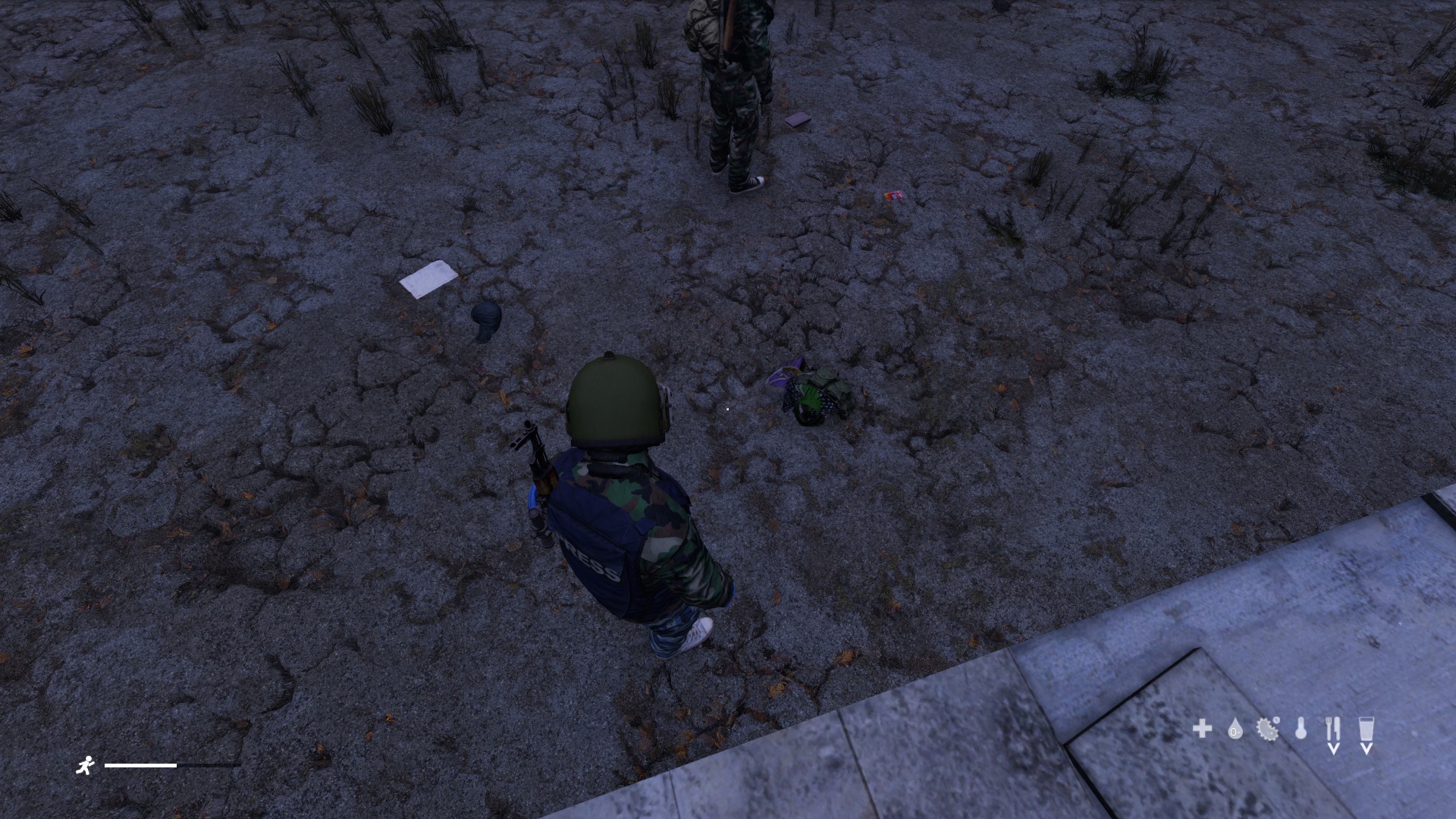Image resolution: width=1456 pixels, height=819 pixels.
Task: Click your character's green helmet
Action: point(614,398)
